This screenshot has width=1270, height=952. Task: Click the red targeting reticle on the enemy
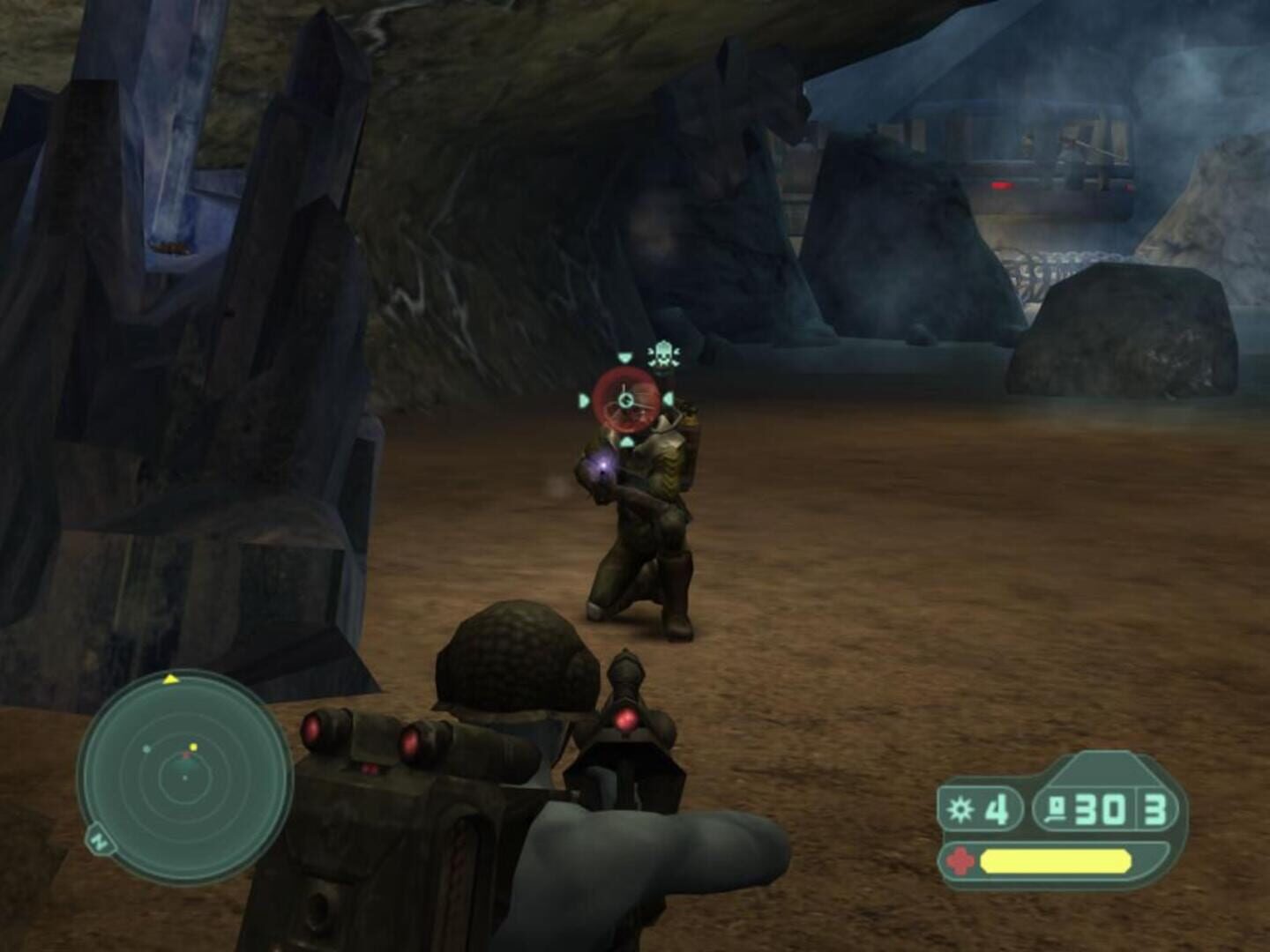point(625,398)
